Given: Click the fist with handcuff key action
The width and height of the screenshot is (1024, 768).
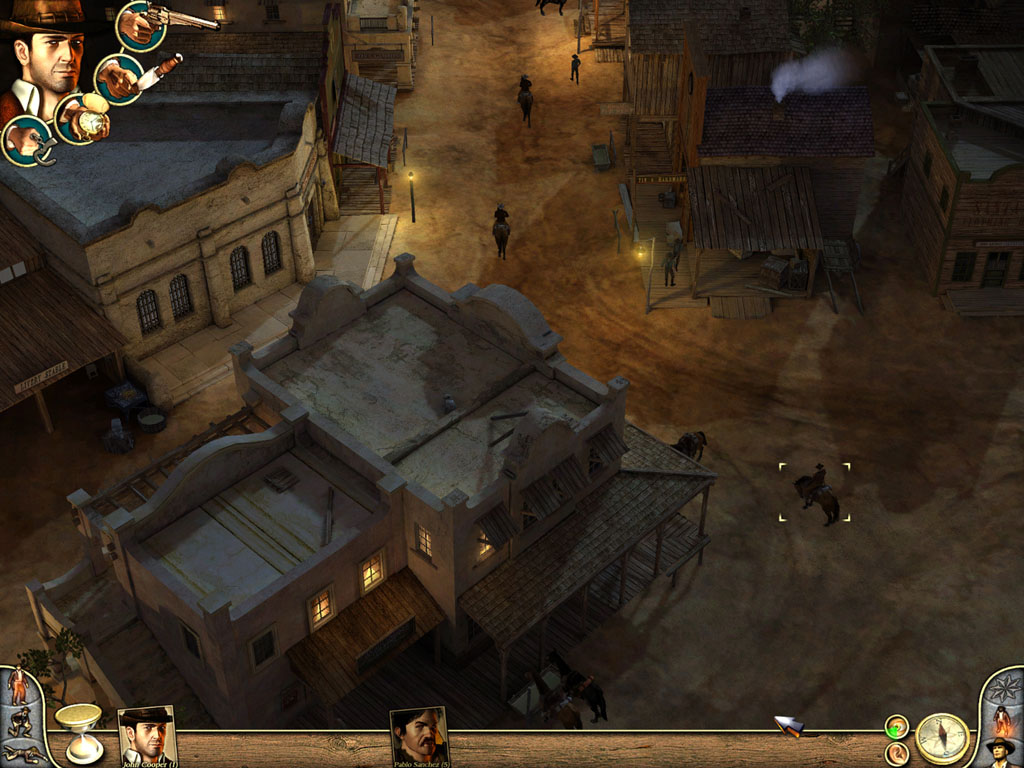Looking at the screenshot, I should point(27,140).
